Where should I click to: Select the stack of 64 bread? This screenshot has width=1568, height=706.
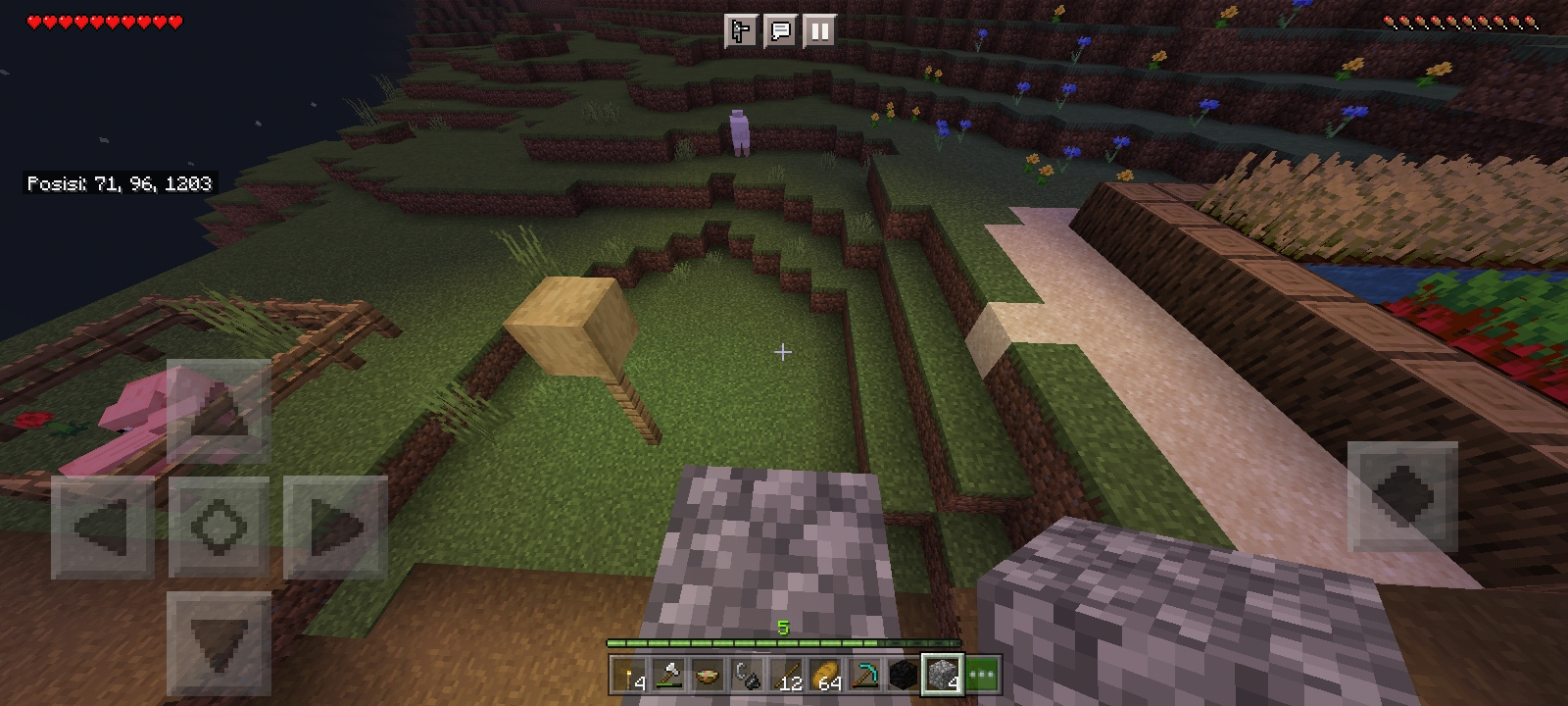click(x=825, y=676)
